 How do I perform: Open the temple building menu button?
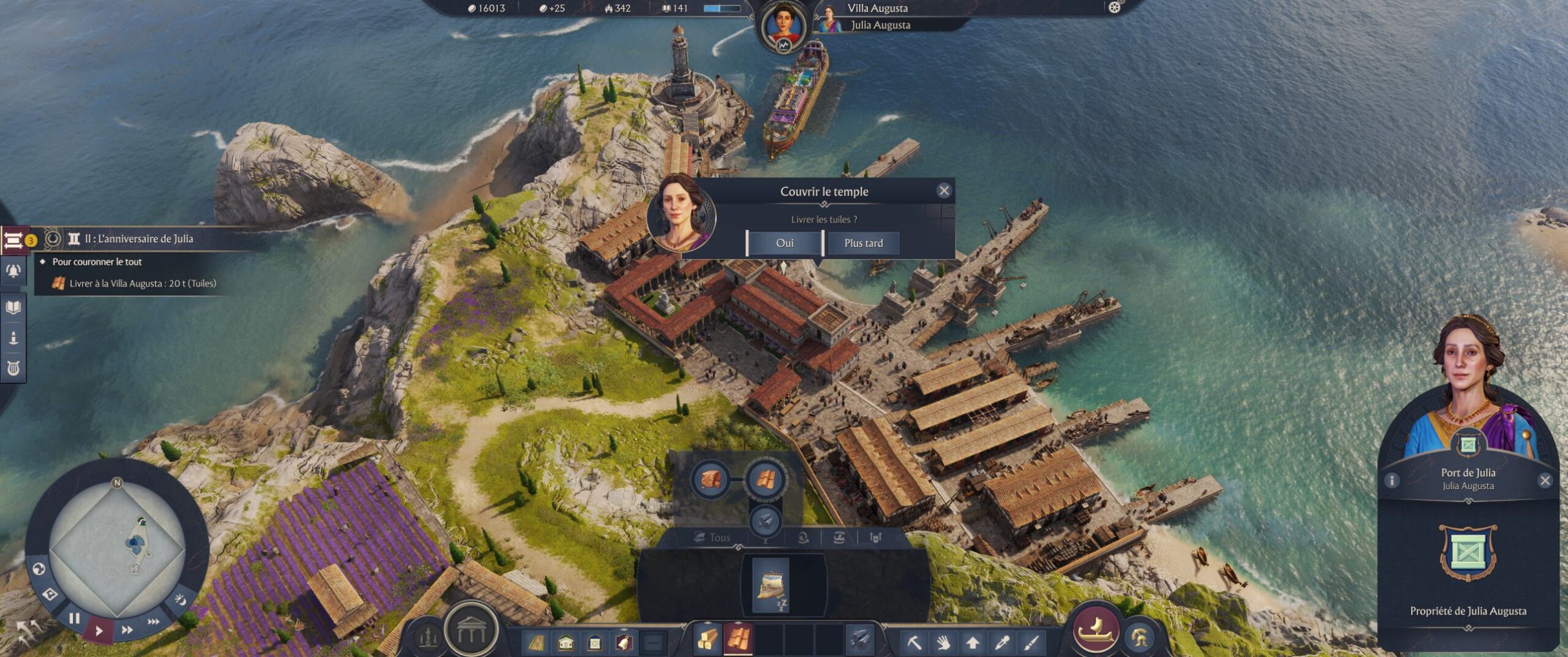click(470, 631)
